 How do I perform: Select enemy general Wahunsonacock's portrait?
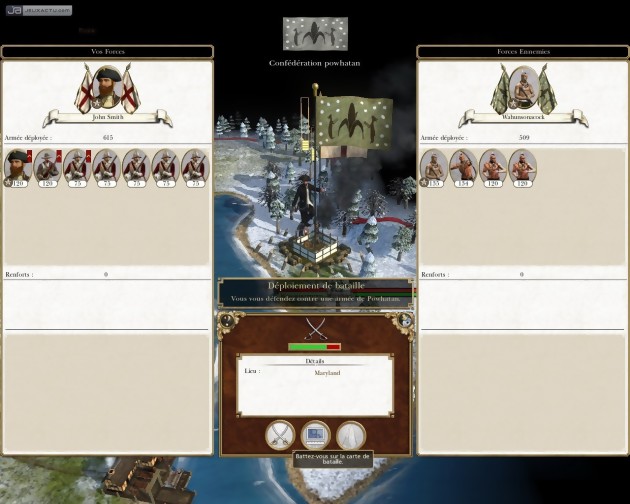pos(520,89)
